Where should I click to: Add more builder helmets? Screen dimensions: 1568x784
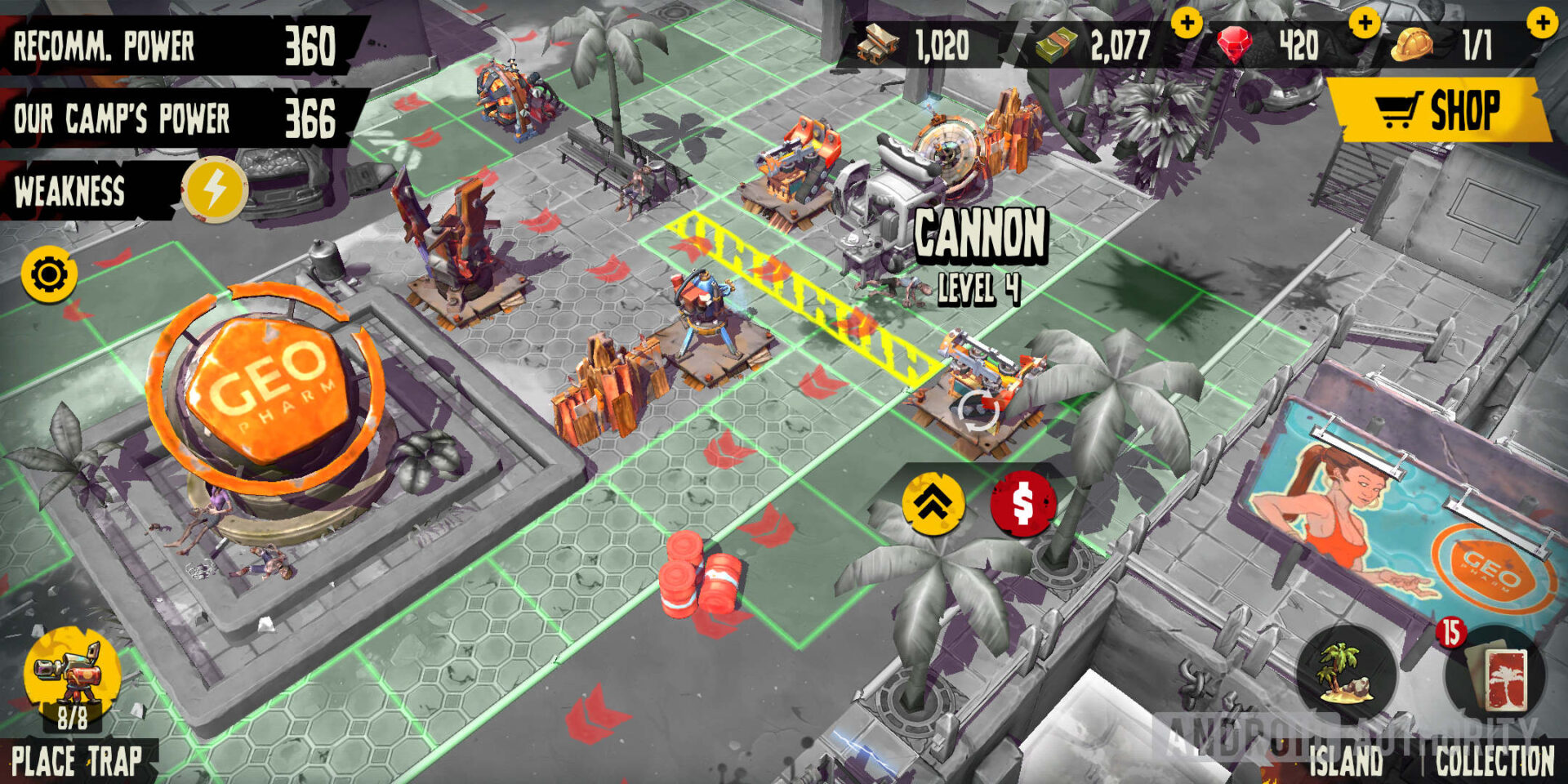pos(1543,23)
